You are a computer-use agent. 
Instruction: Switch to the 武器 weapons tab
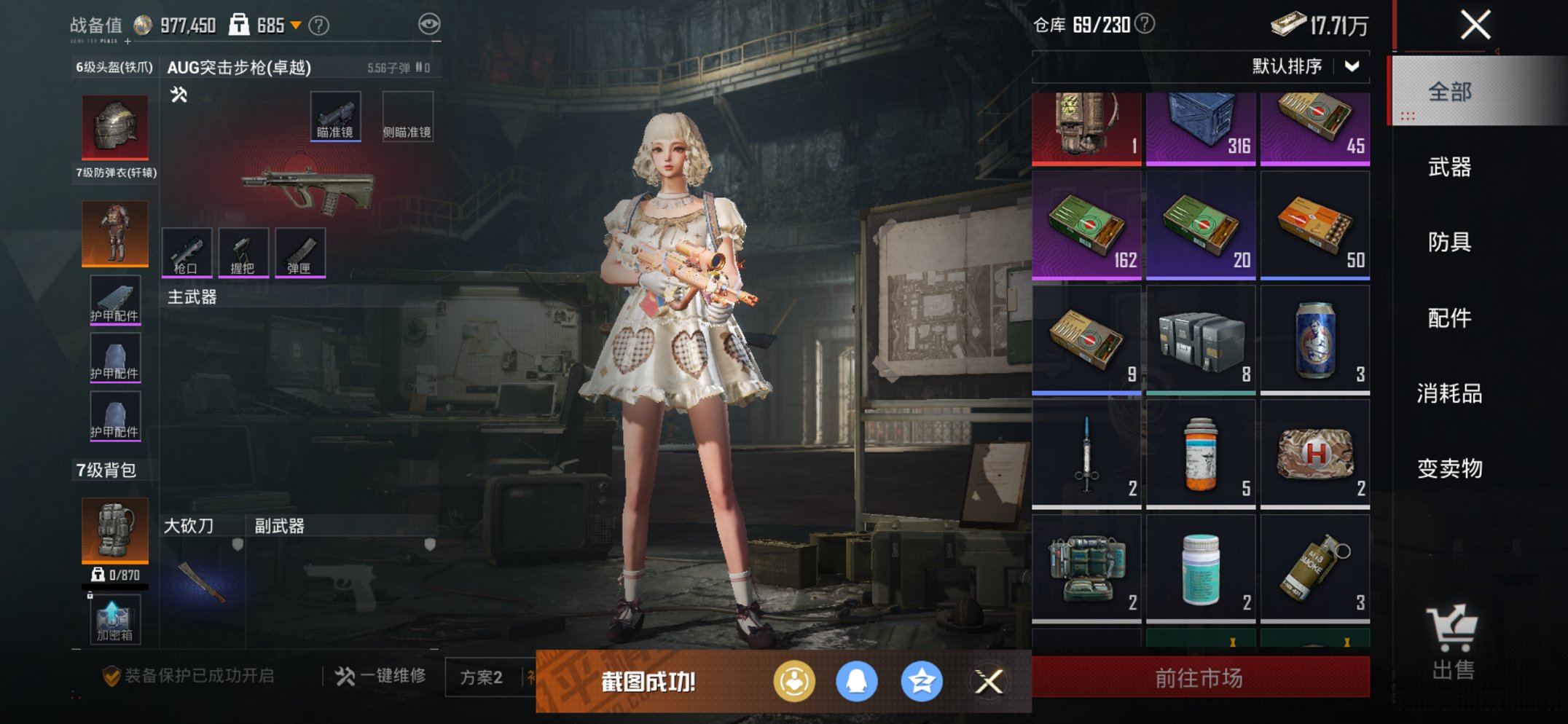pyautogui.click(x=1450, y=168)
